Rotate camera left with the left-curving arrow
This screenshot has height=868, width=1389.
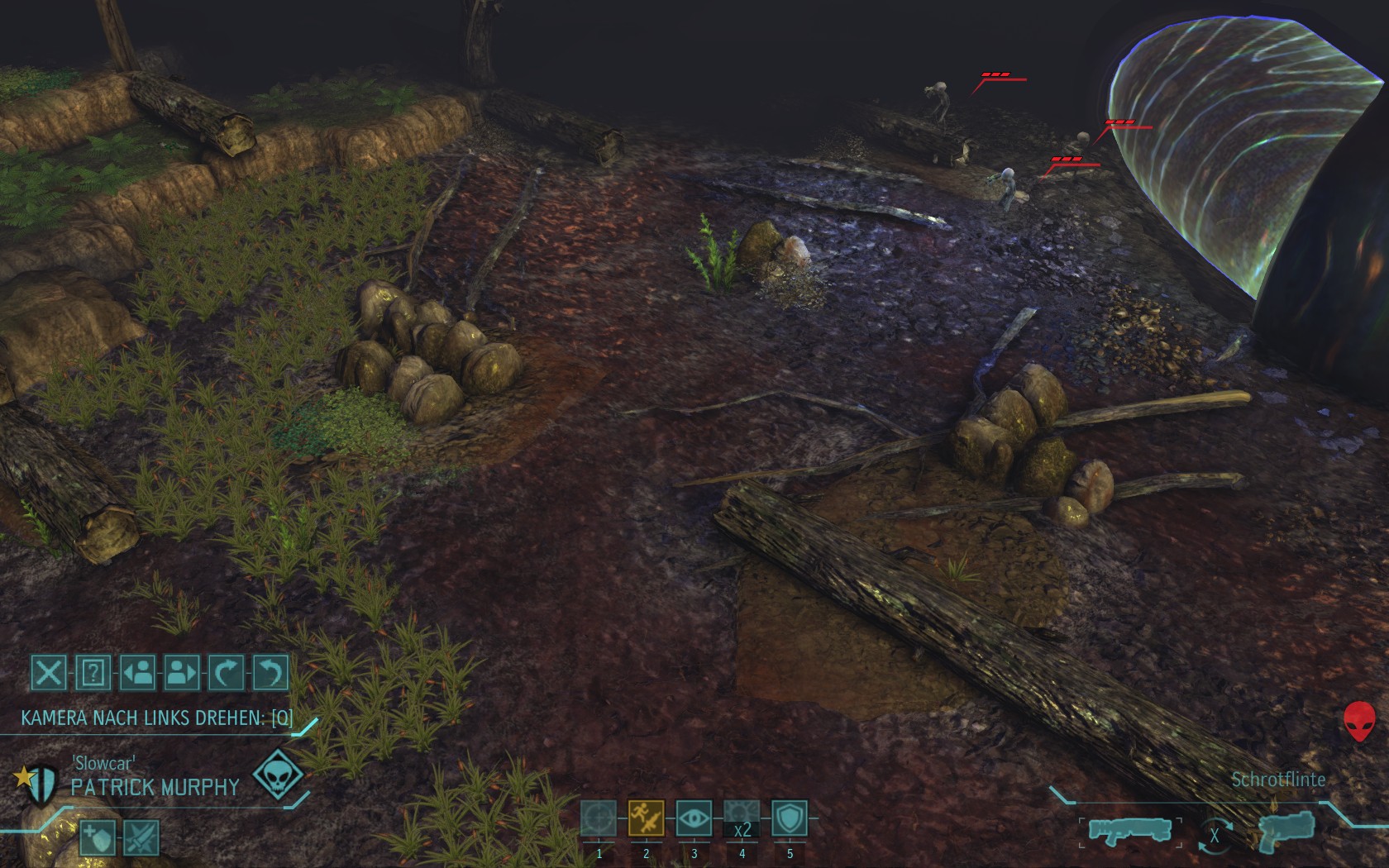(x=271, y=673)
